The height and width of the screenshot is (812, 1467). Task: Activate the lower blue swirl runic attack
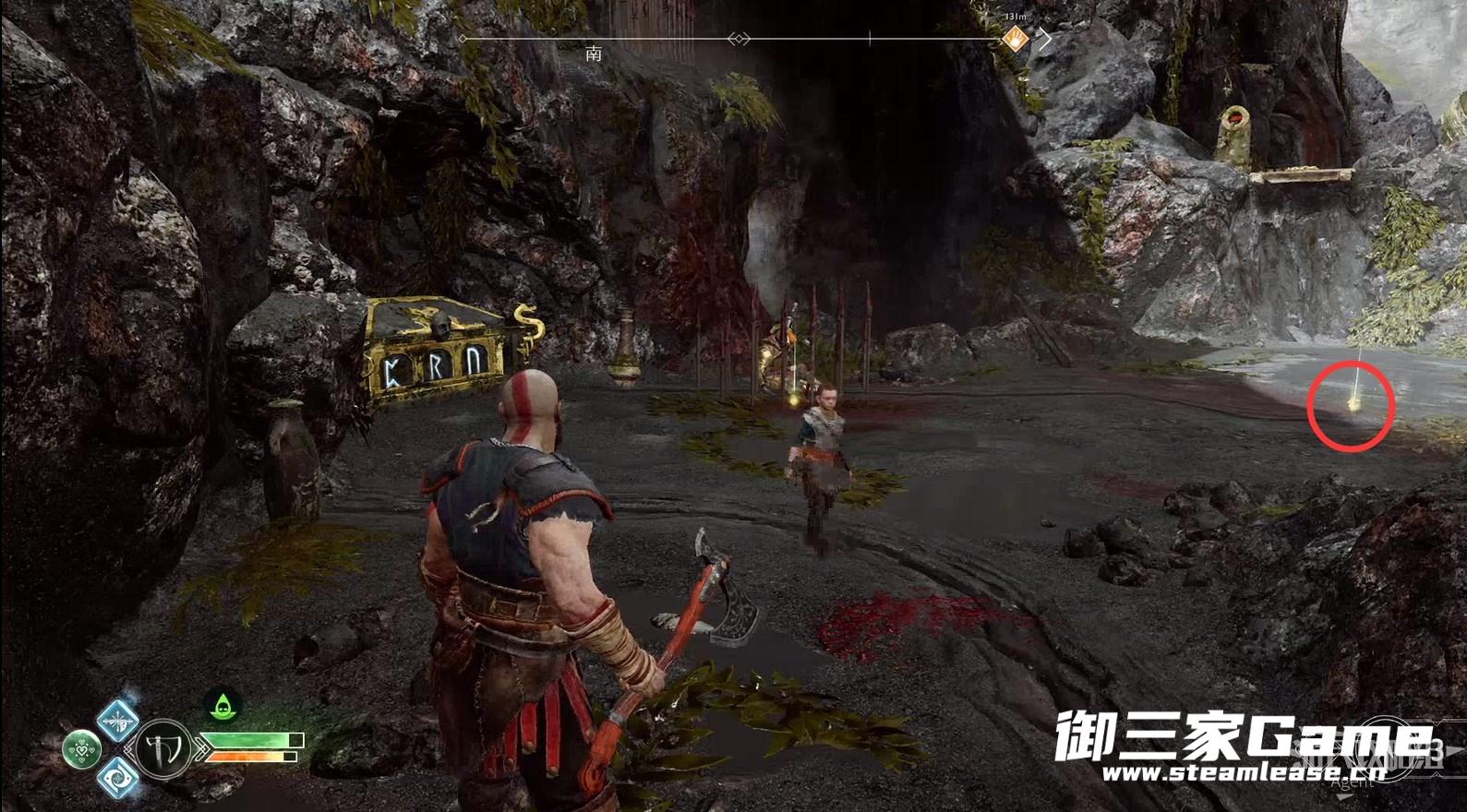click(117, 776)
